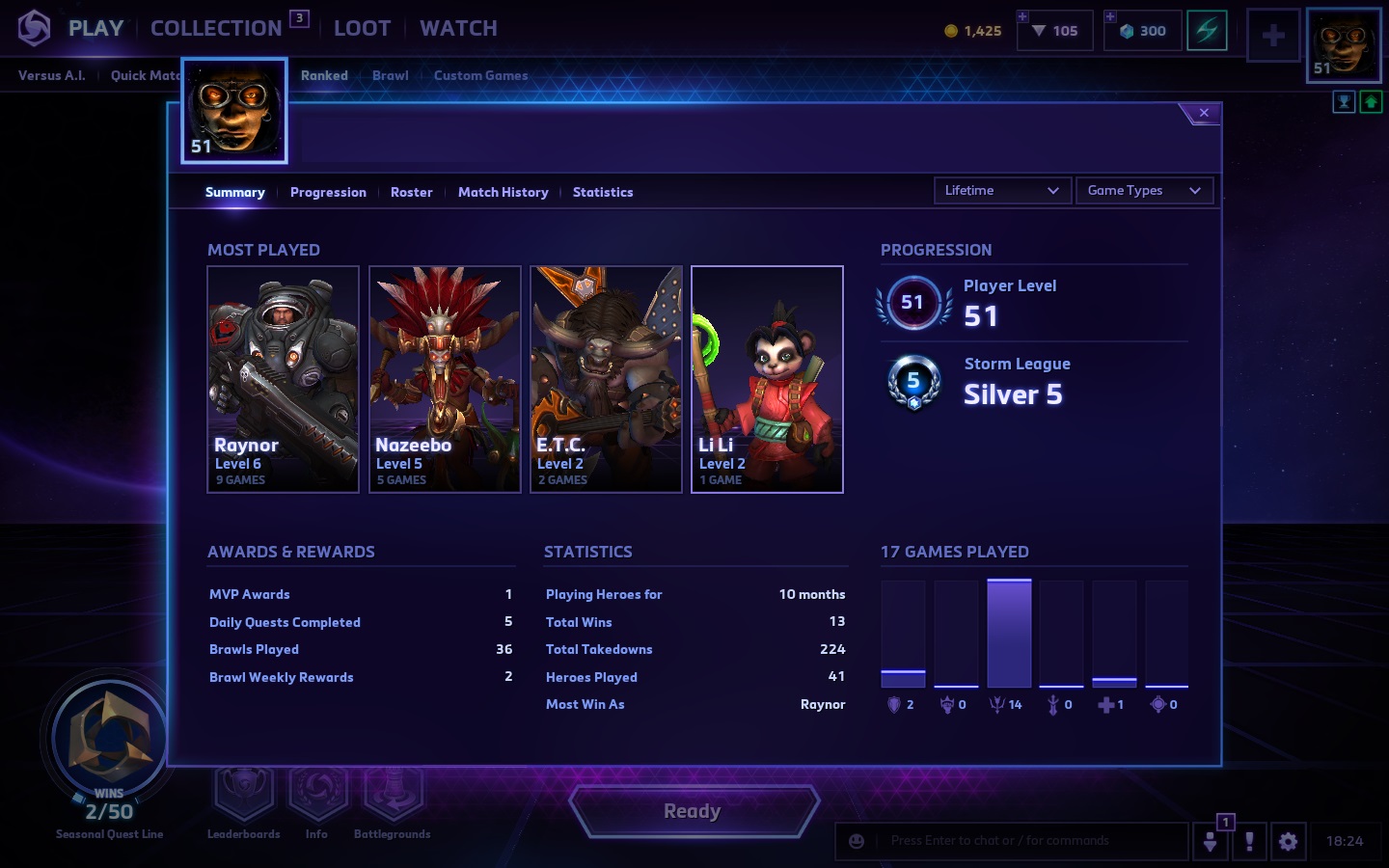Image resolution: width=1389 pixels, height=868 pixels.
Task: Open the Collection menu
Action: click(x=216, y=28)
